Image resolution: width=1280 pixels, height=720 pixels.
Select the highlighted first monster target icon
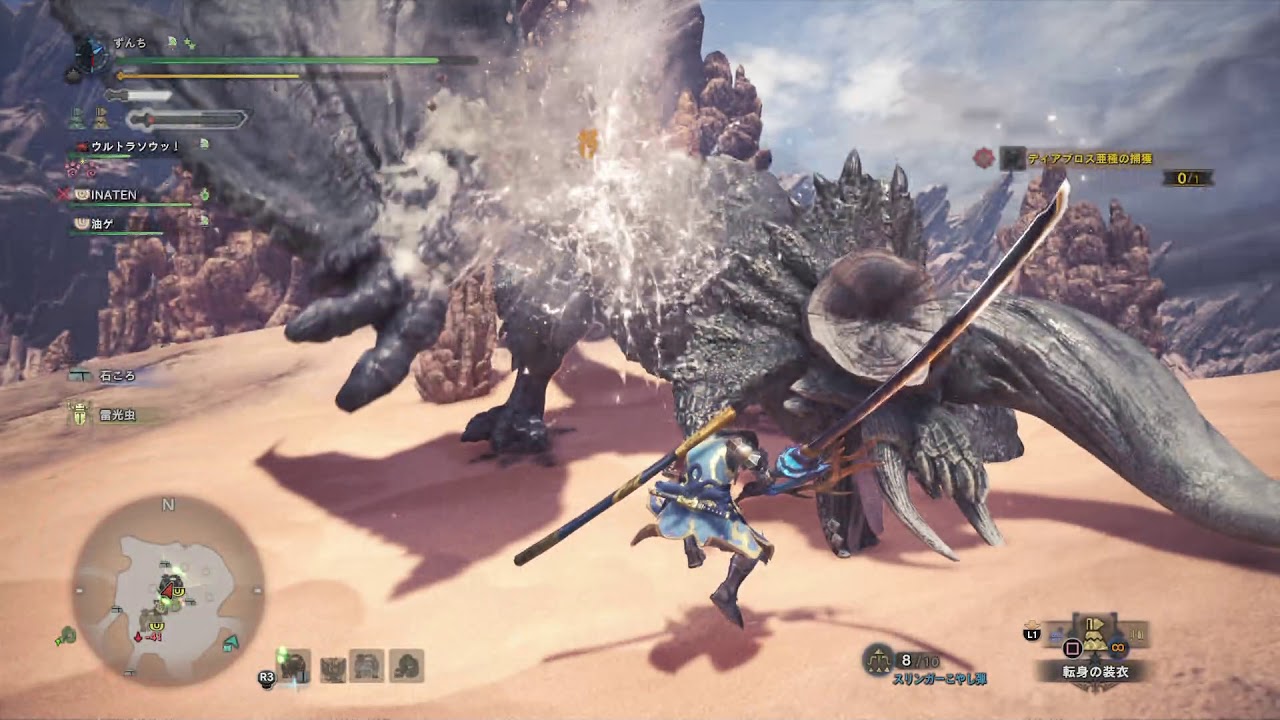[x=295, y=665]
